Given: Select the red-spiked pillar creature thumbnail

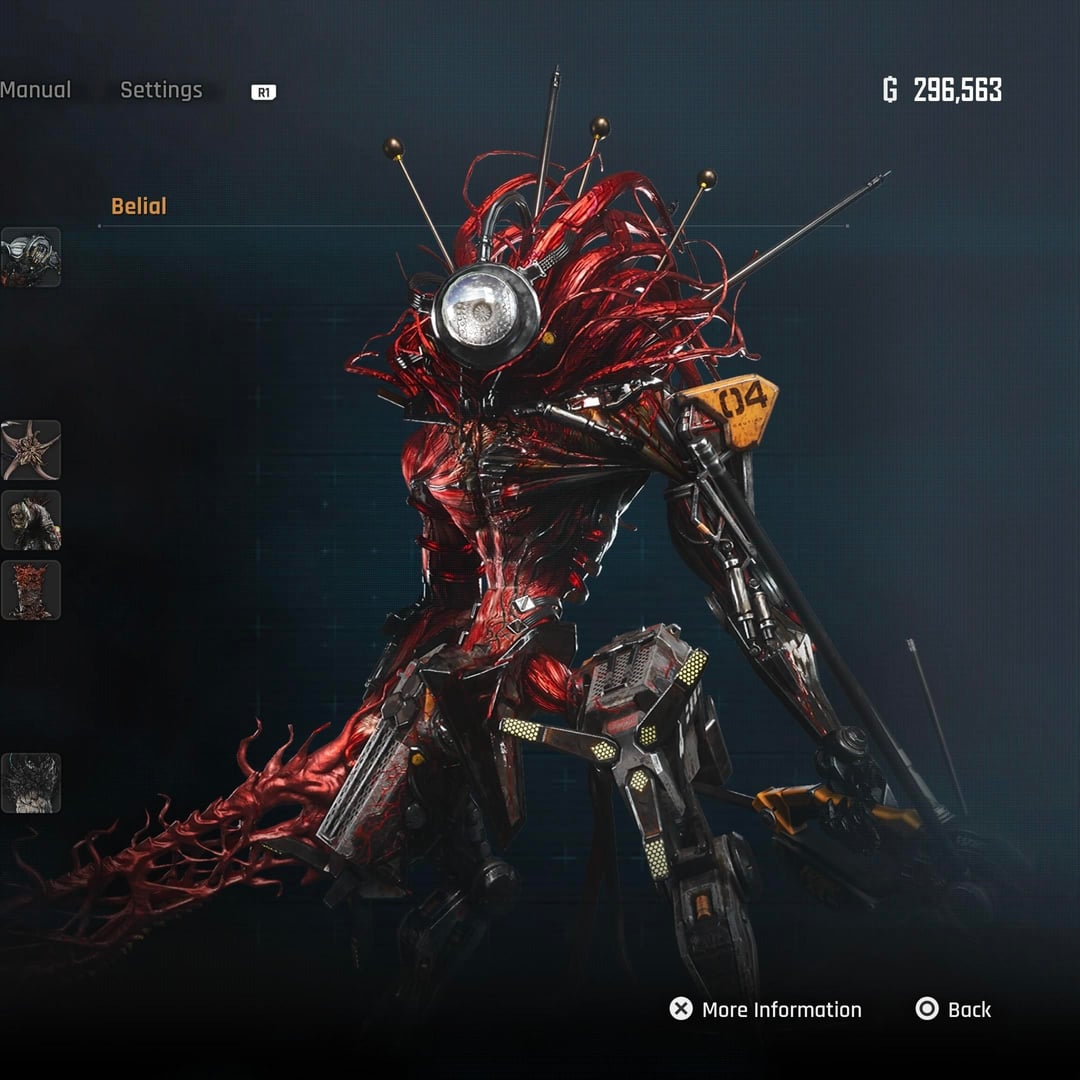Looking at the screenshot, I should (x=31, y=590).
